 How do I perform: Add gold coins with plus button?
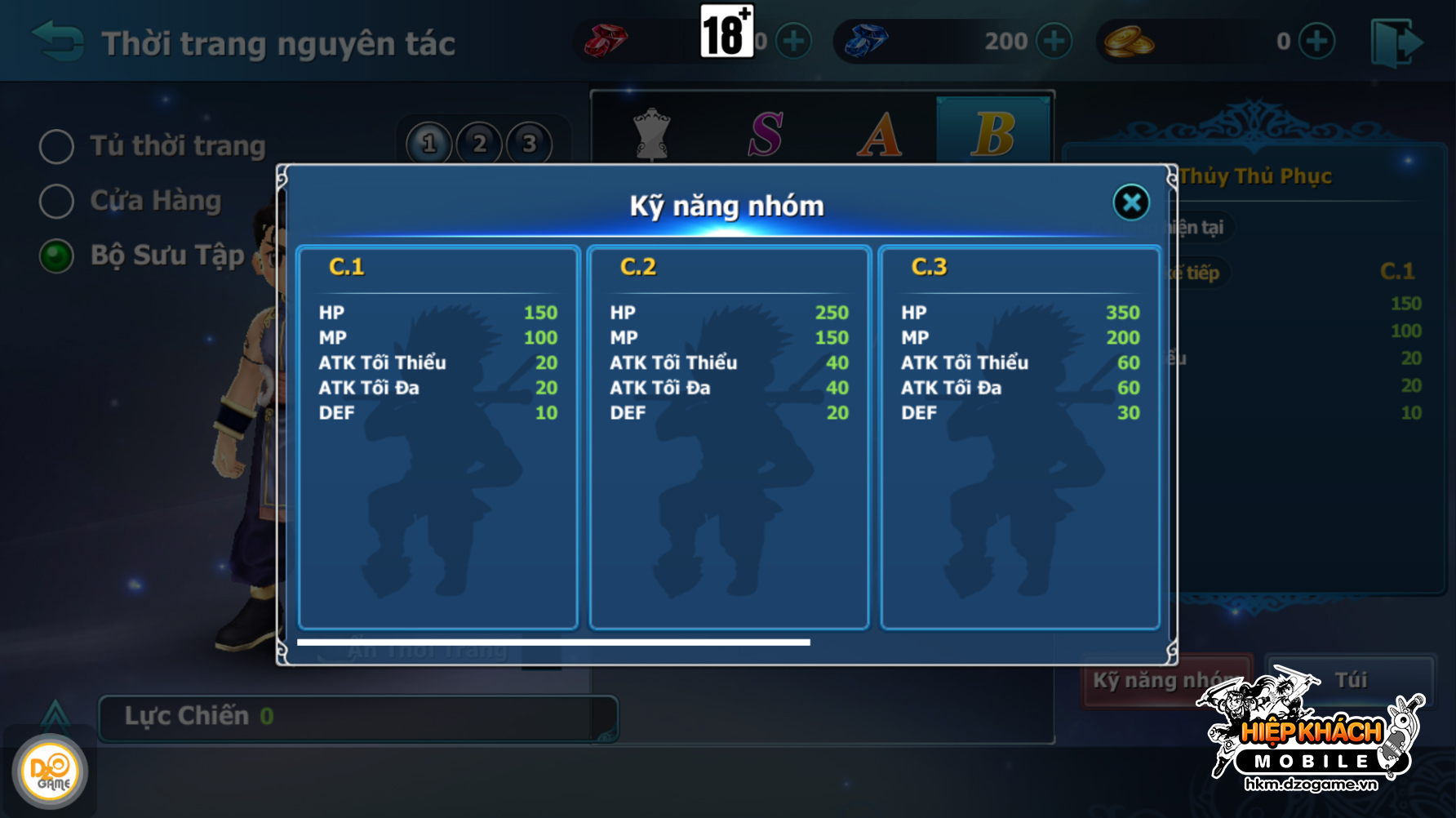click(x=1316, y=41)
